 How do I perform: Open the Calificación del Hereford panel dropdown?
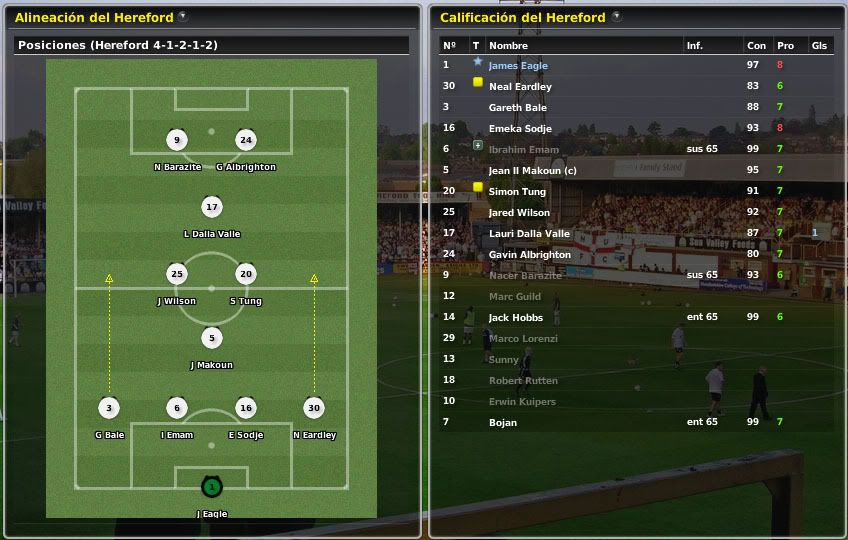[x=616, y=17]
